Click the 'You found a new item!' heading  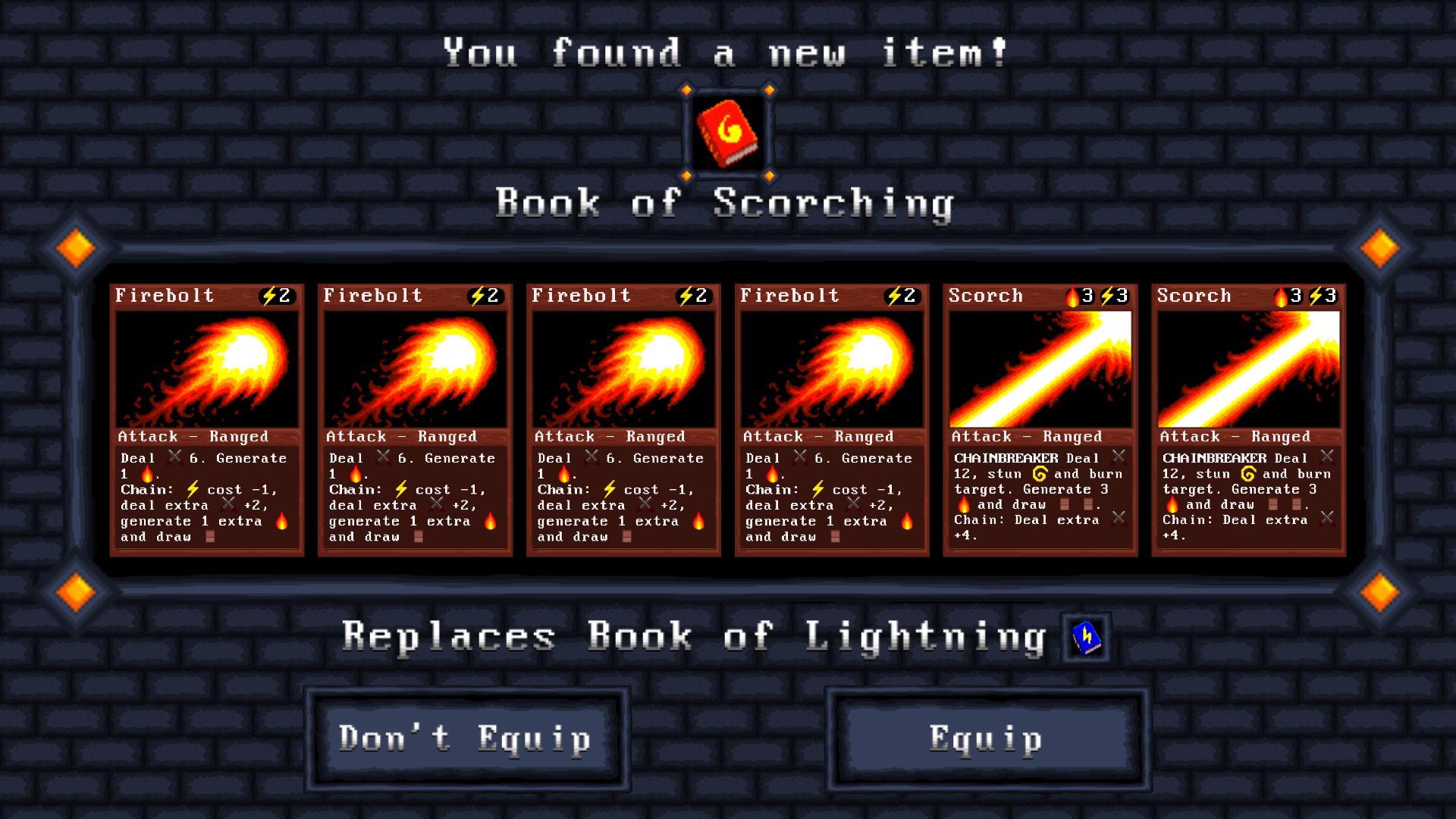coord(726,51)
